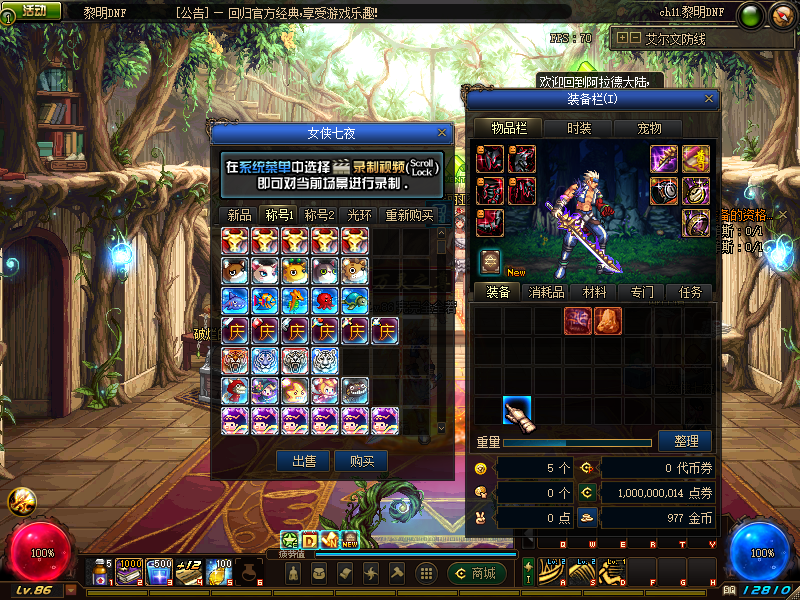The width and height of the screenshot is (800, 600).
Task: Show the 消耗品 consumables tab
Action: (x=546, y=292)
